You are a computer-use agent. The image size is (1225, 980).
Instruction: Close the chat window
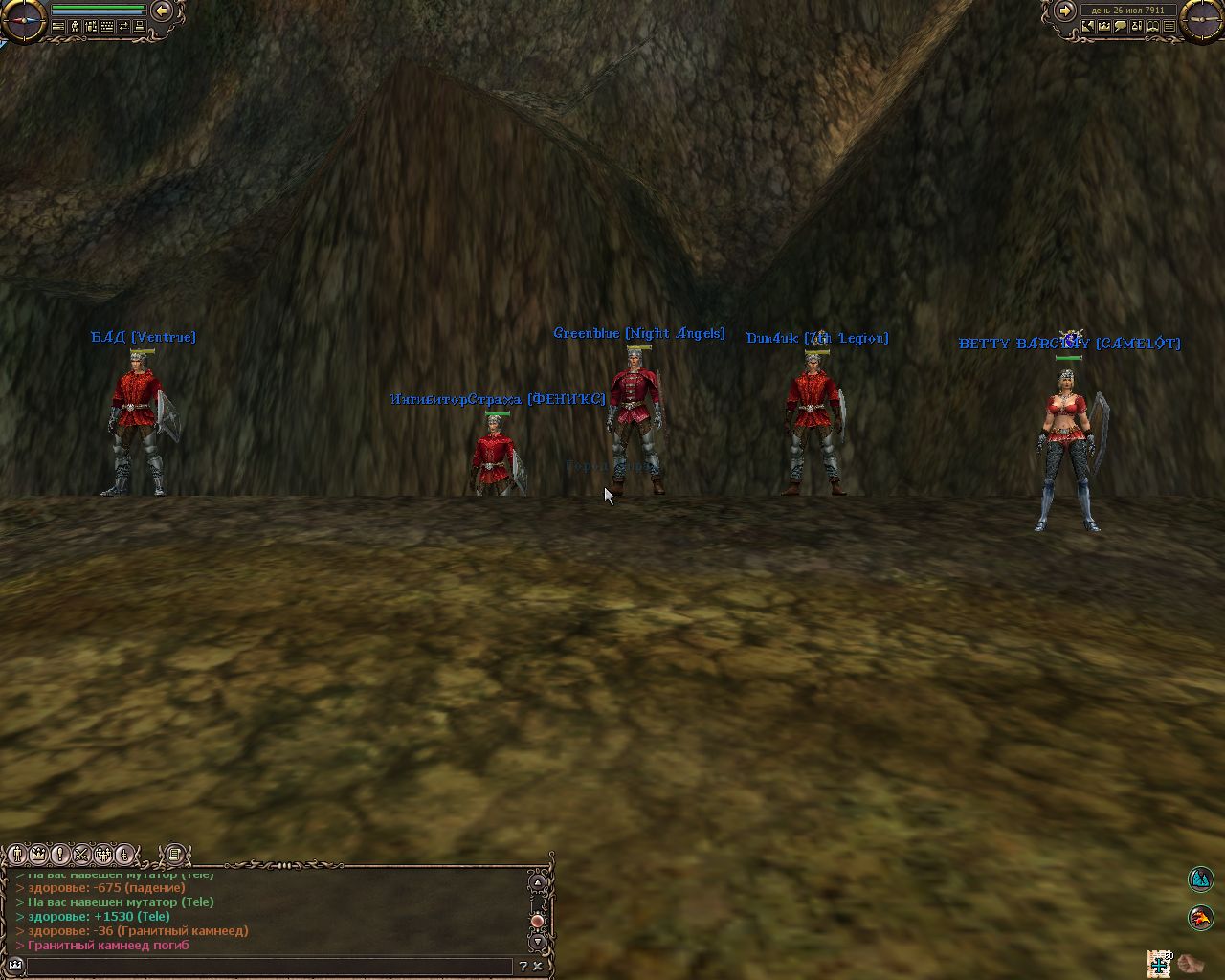click(538, 967)
